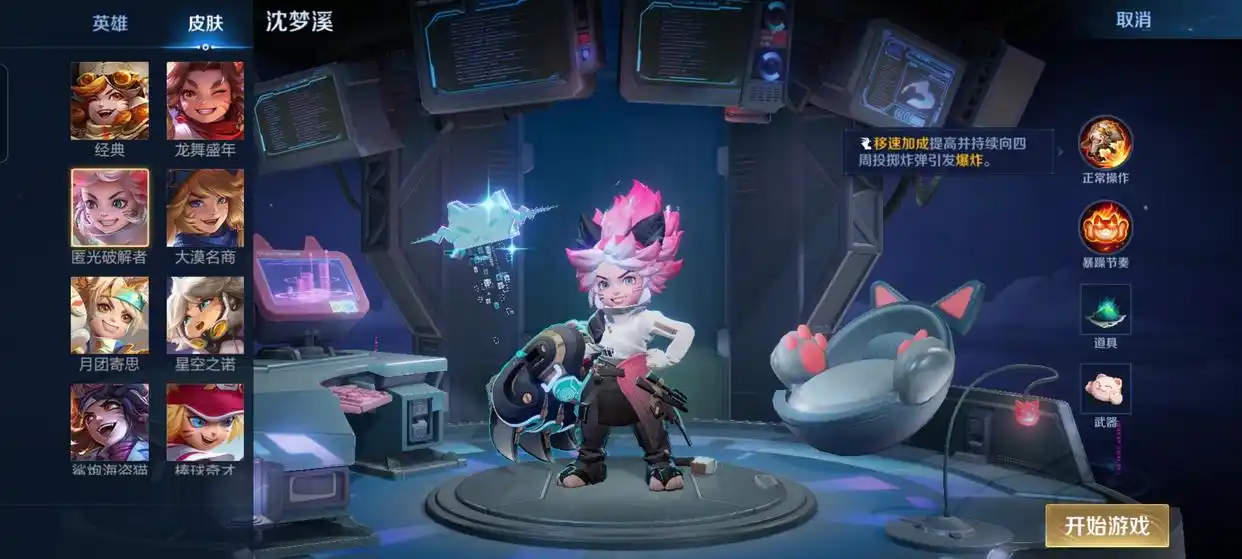The width and height of the screenshot is (1242, 559).
Task: Open the 道具 item option
Action: pos(1105,309)
